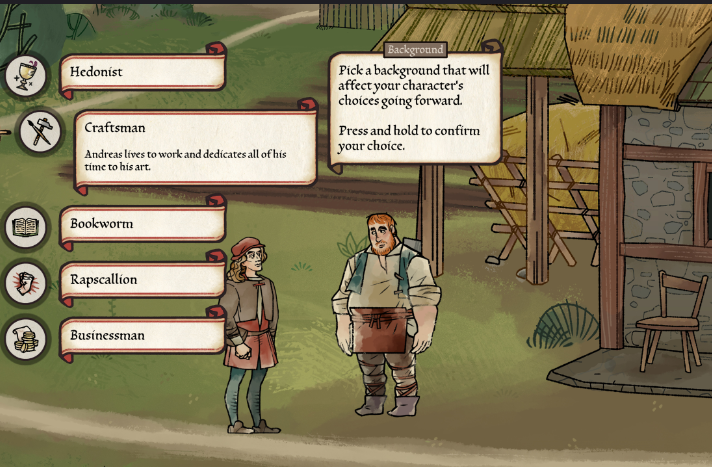
Task: Select the open book Bookworm icon
Action: point(25,227)
